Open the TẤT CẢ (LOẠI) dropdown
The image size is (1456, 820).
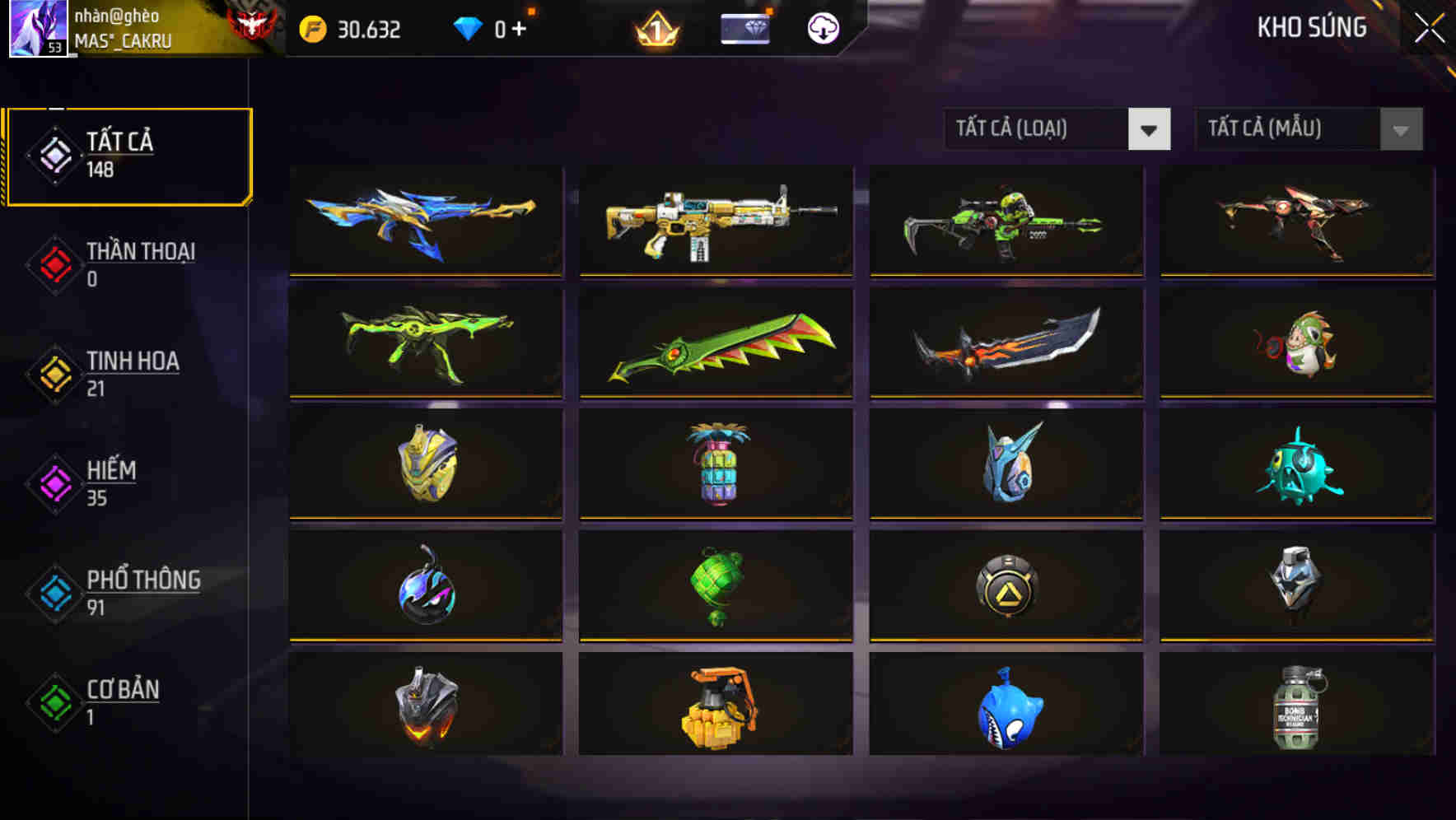[x=1057, y=129]
